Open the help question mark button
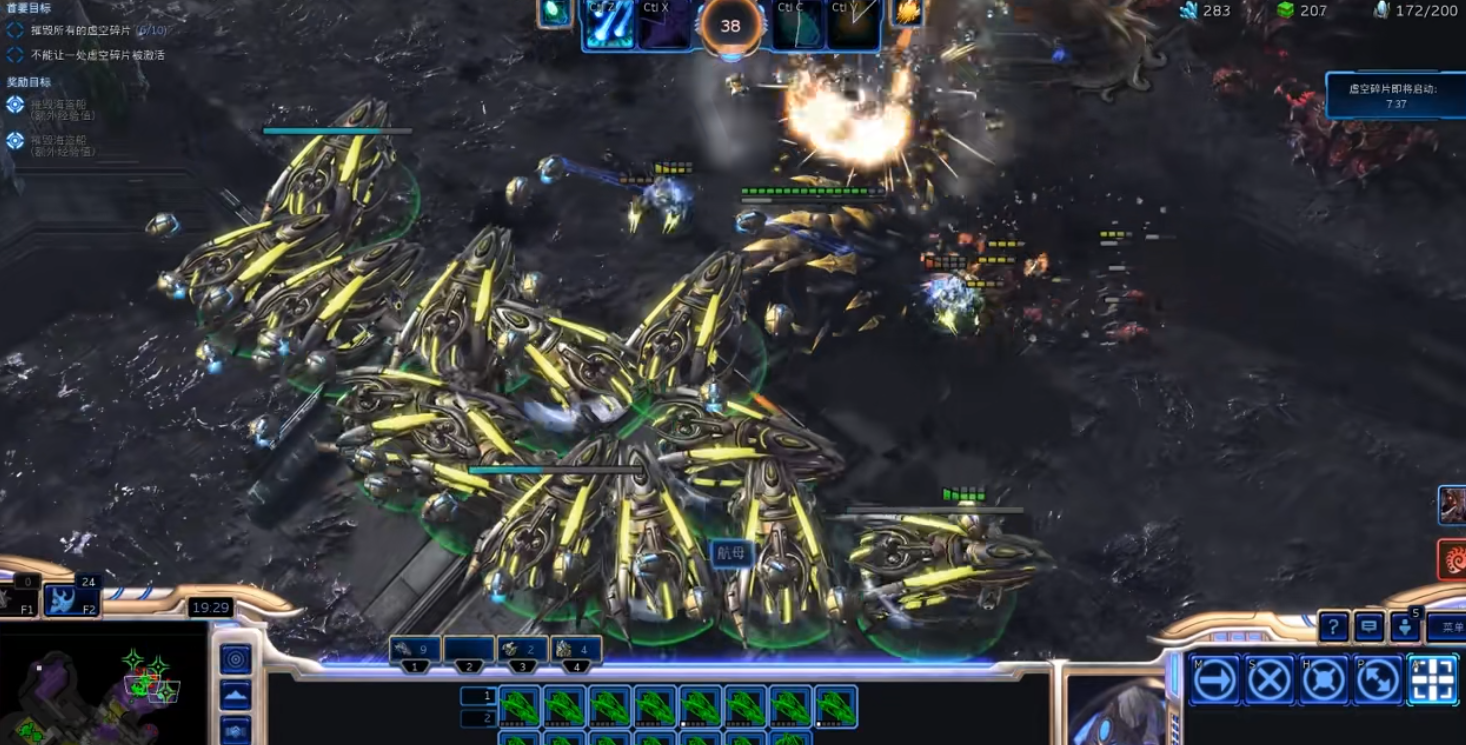This screenshot has height=745, width=1466. [x=1334, y=627]
